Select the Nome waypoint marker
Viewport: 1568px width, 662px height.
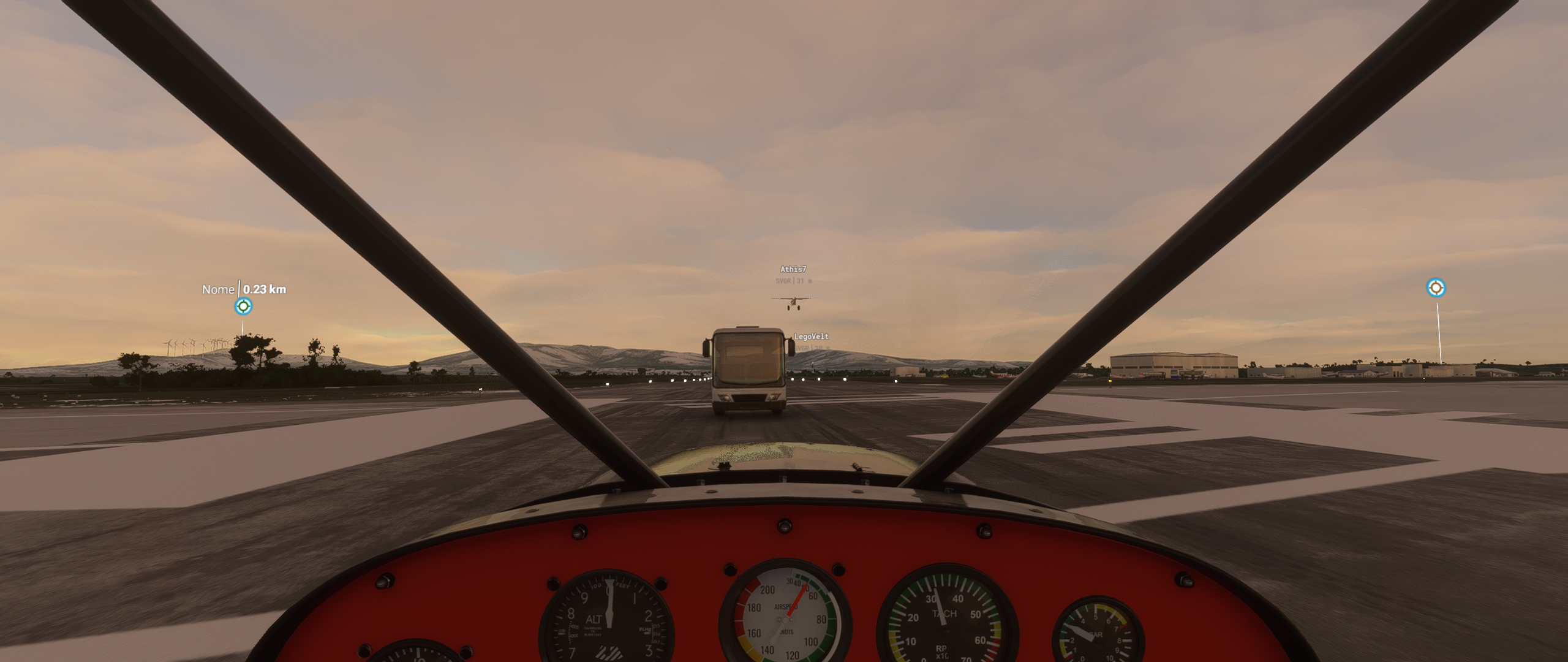pos(243,305)
